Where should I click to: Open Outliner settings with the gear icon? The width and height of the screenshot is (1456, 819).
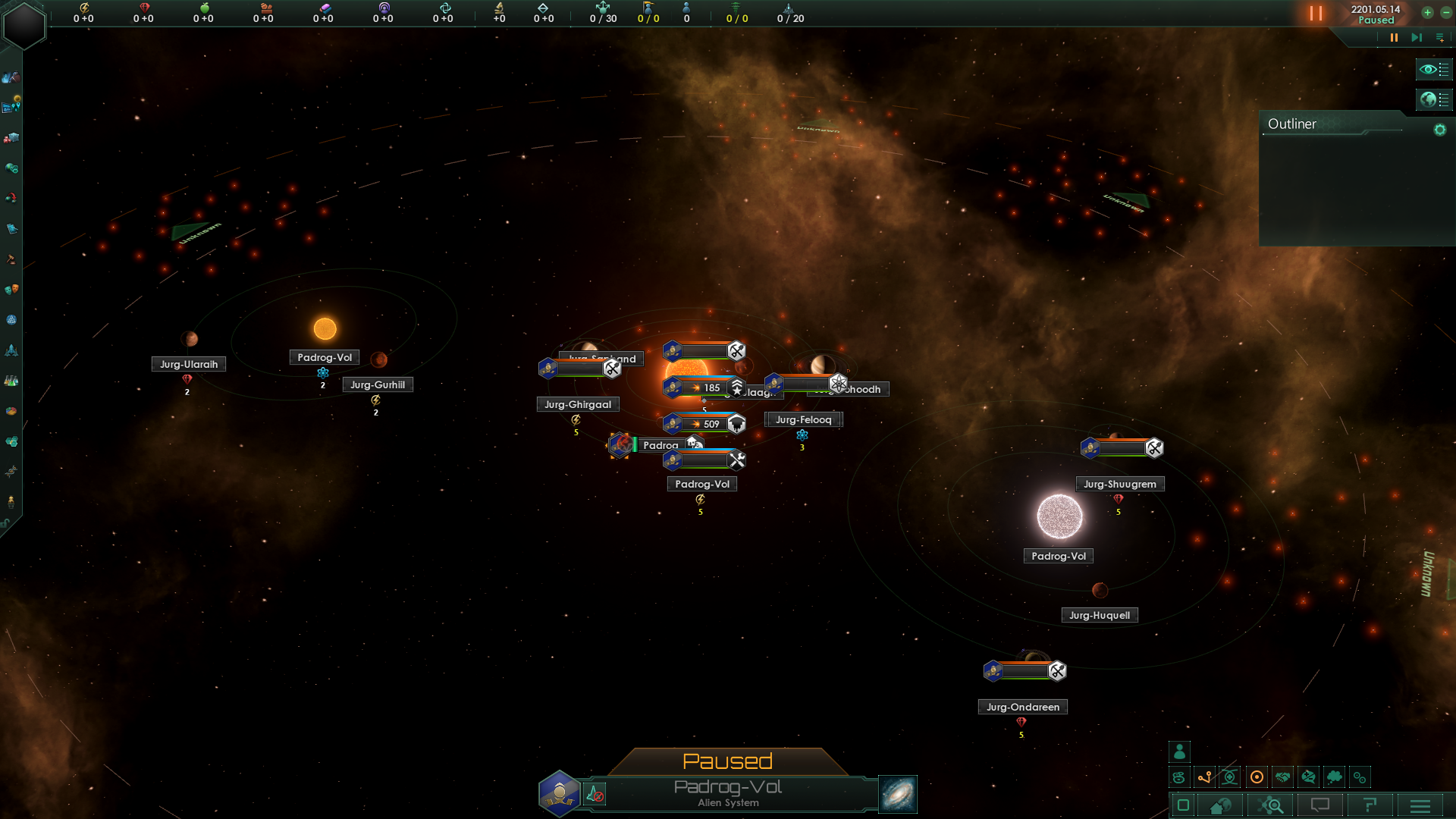tap(1440, 130)
